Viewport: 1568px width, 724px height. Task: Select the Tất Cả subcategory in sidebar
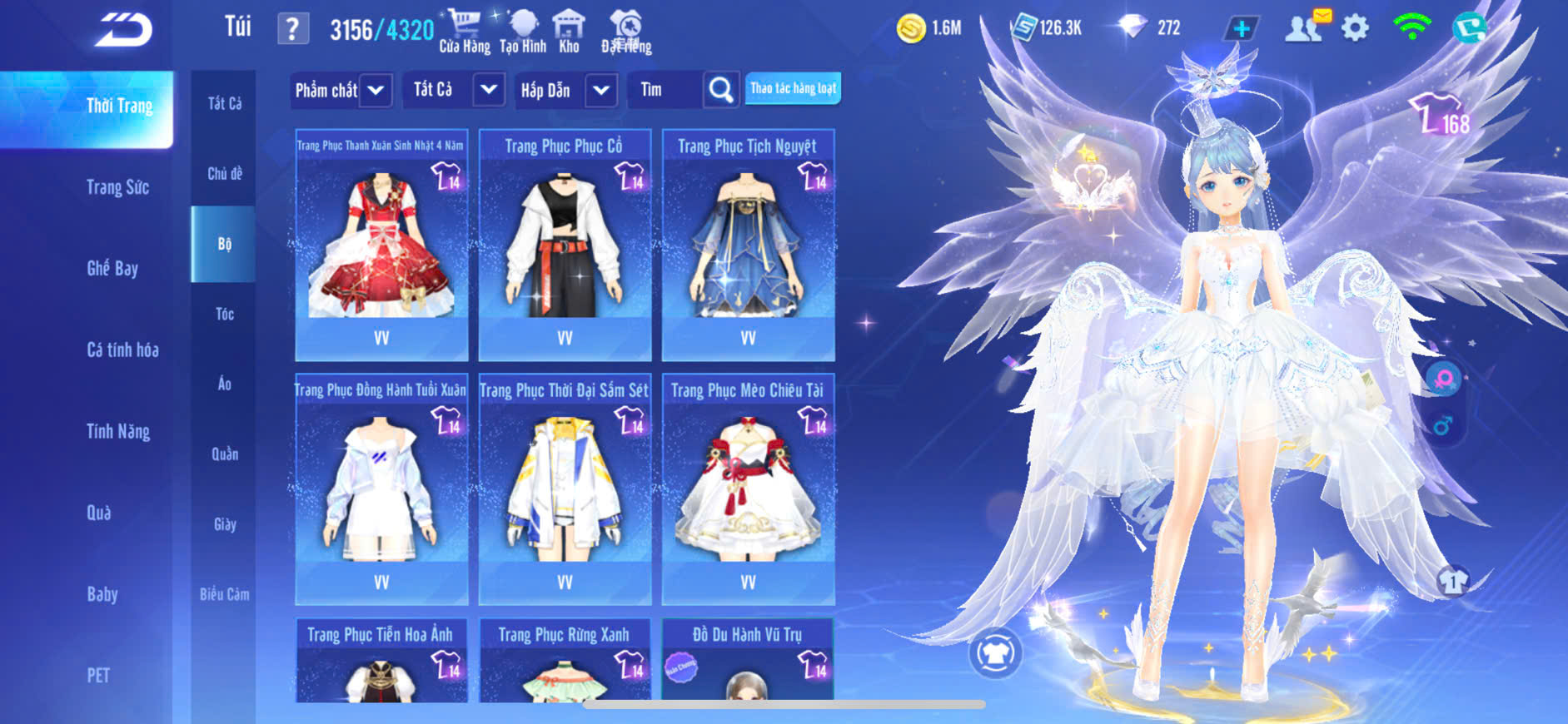225,103
